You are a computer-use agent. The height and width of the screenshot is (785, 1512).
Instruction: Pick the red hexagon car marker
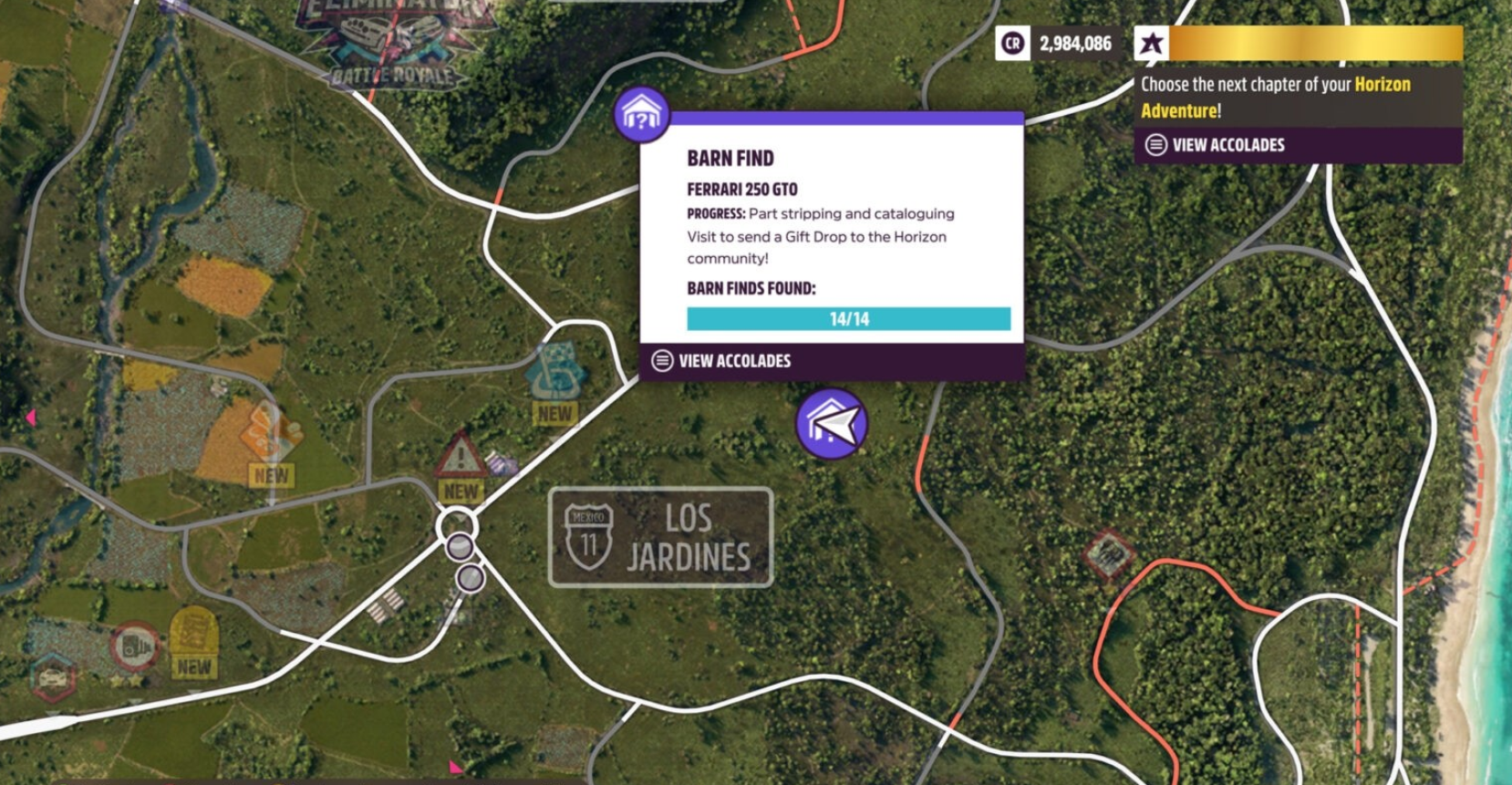54,677
